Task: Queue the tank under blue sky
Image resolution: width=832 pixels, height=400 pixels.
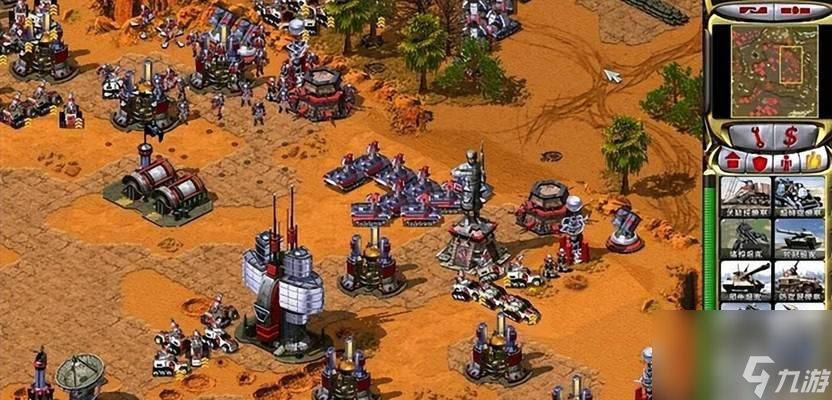Action: point(798,237)
